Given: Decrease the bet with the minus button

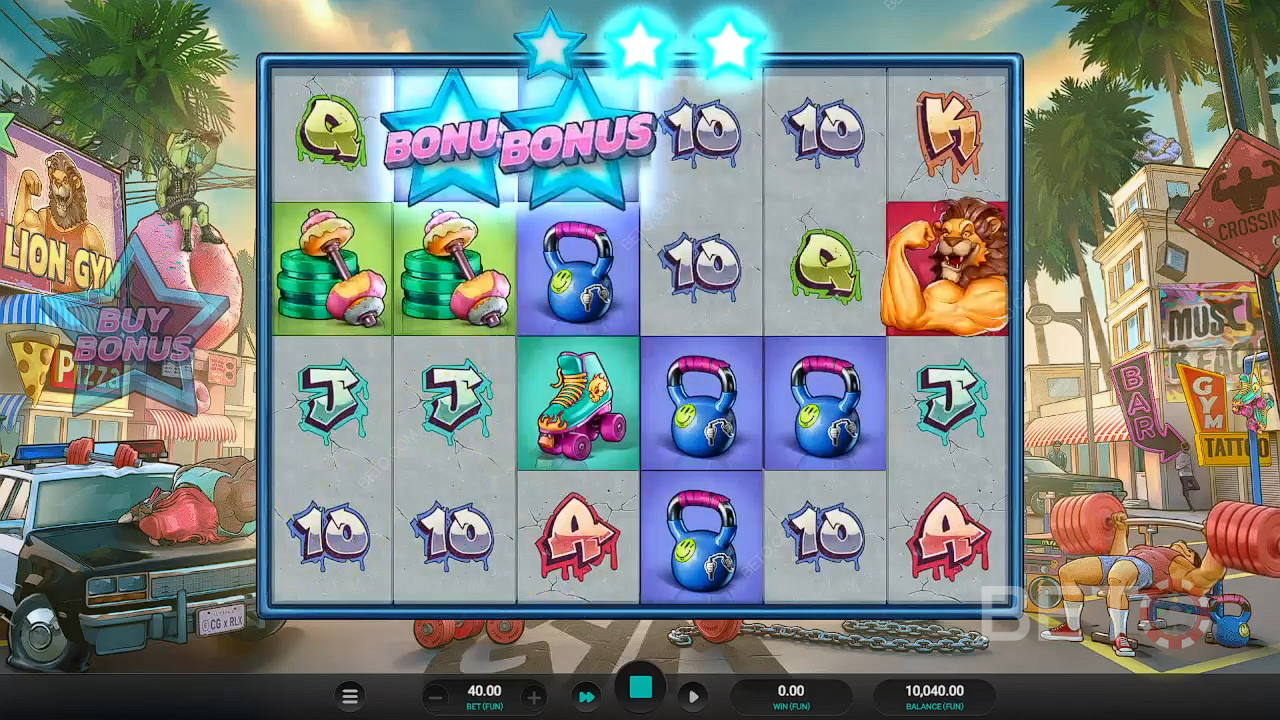Looking at the screenshot, I should [435, 697].
